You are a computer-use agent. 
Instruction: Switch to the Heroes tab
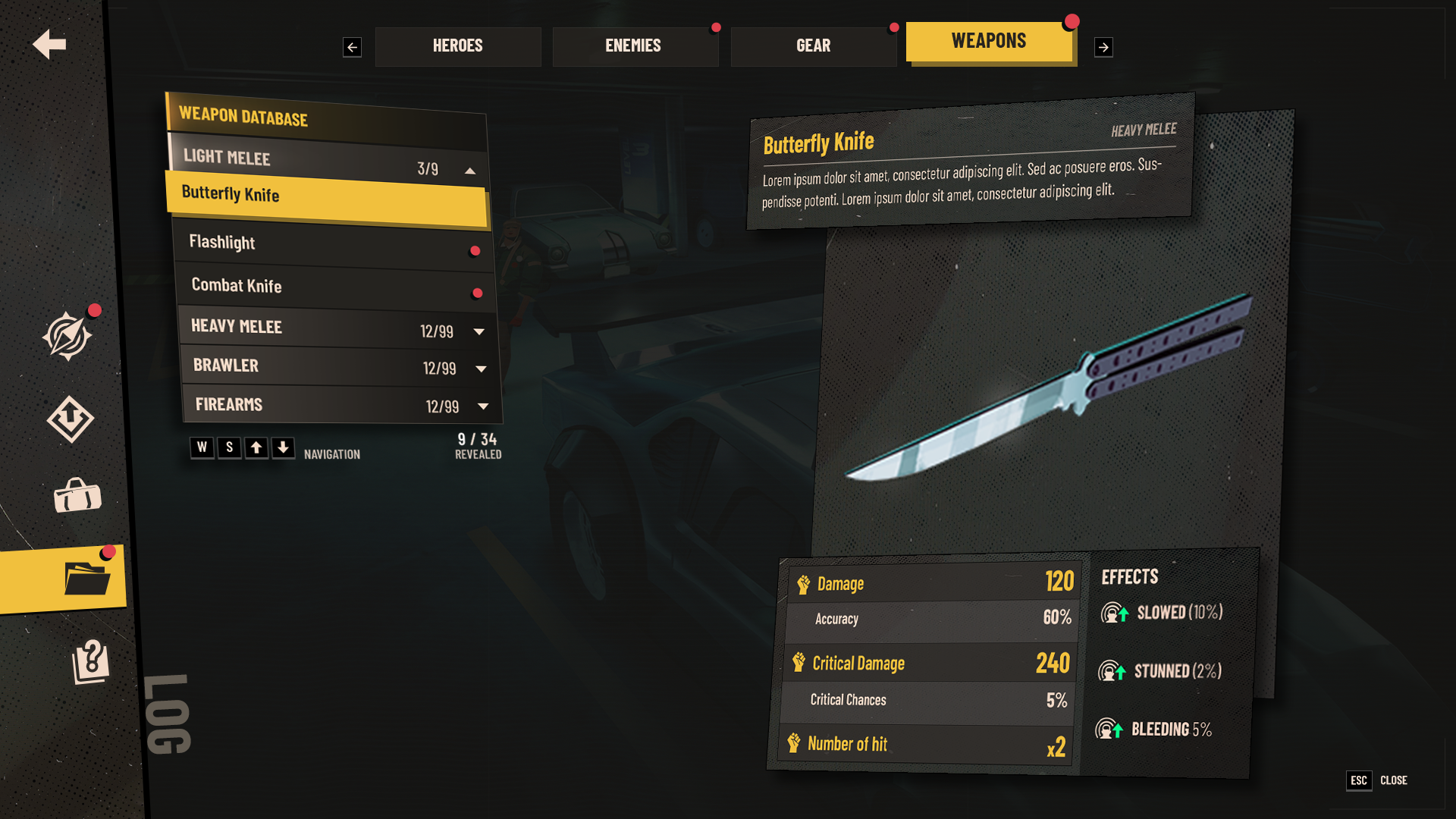pyautogui.click(x=457, y=46)
